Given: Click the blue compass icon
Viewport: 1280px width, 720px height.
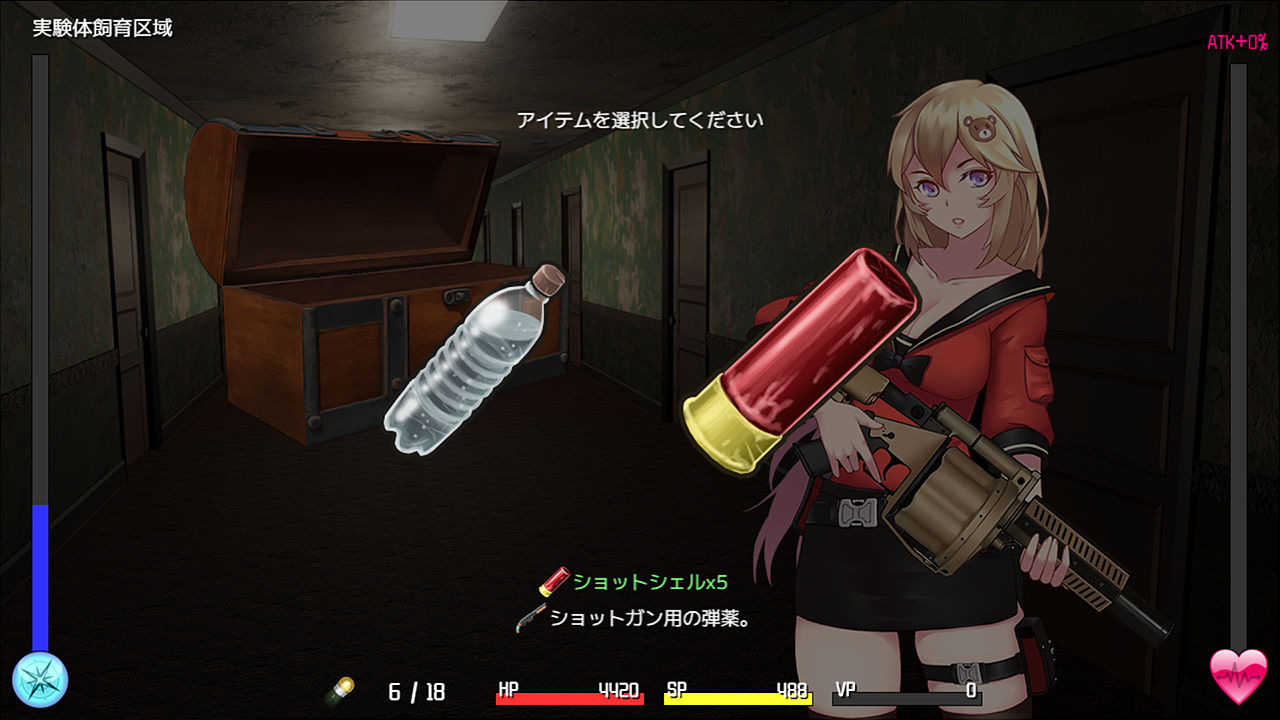Looking at the screenshot, I should coord(40,679).
